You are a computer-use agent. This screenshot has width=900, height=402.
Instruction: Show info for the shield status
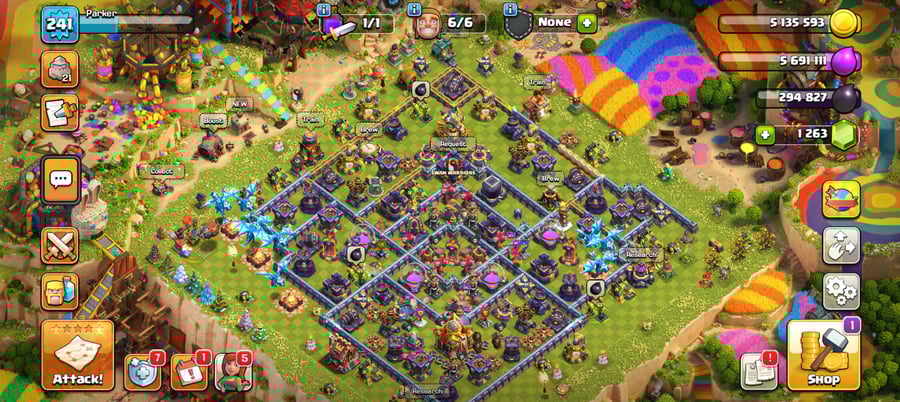click(510, 11)
